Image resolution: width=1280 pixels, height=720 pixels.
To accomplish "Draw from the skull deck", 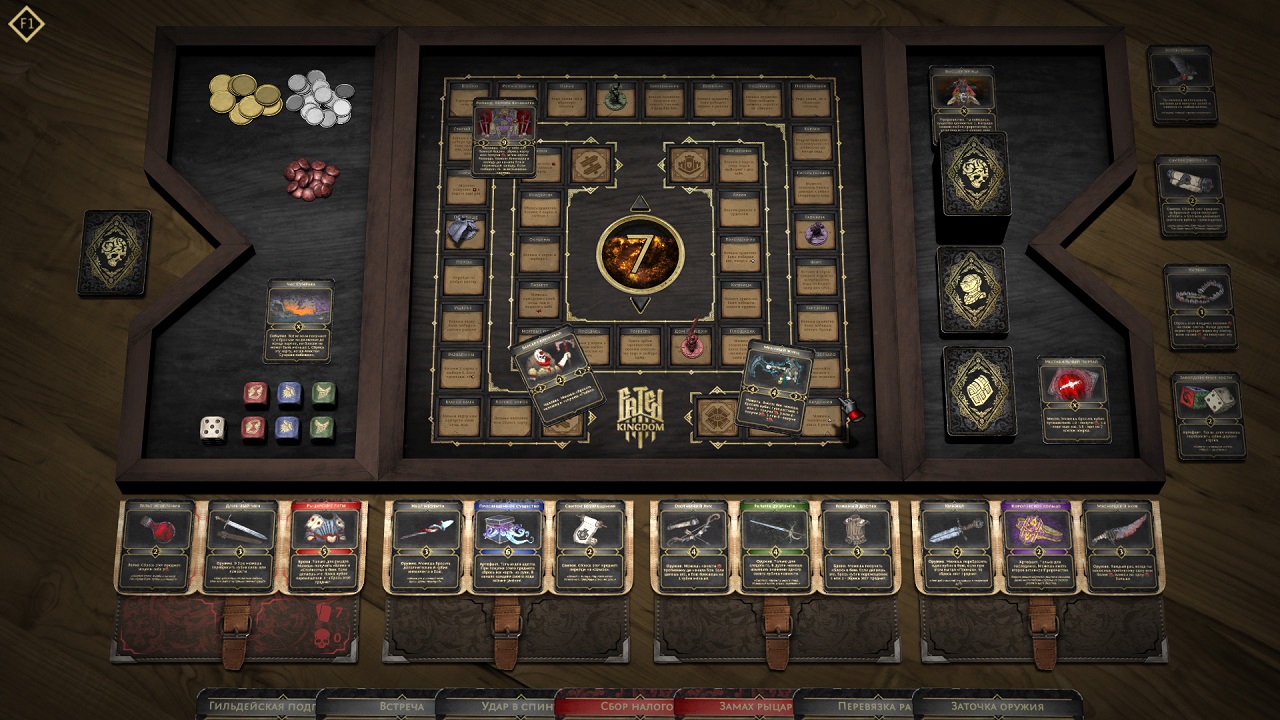I will point(973,174).
